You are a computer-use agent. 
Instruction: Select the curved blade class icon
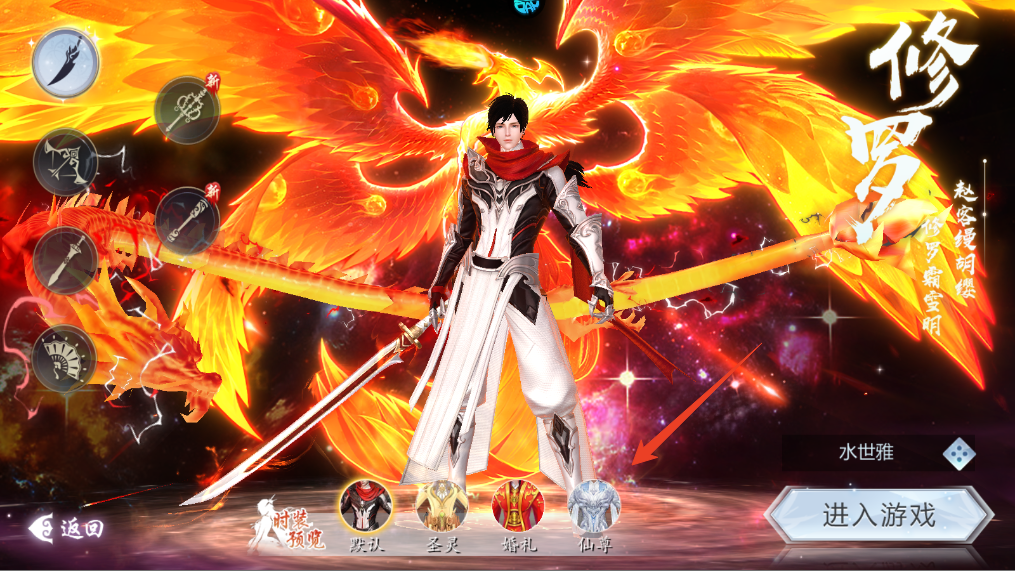[65, 62]
